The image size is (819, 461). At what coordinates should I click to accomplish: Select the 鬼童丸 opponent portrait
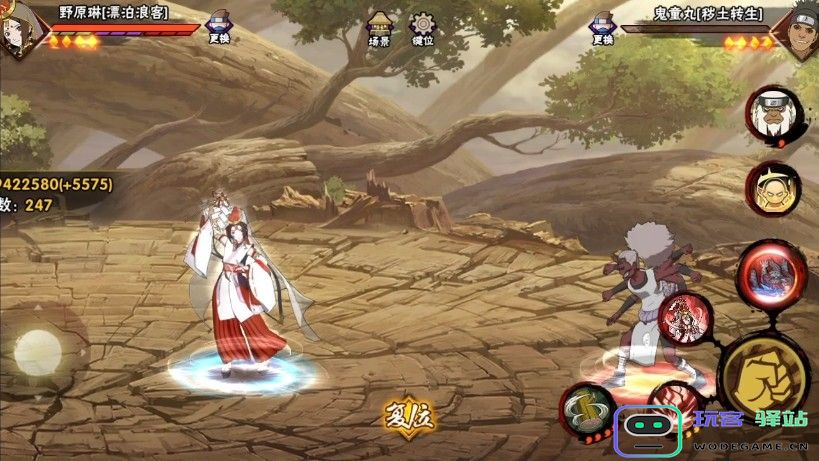(799, 28)
